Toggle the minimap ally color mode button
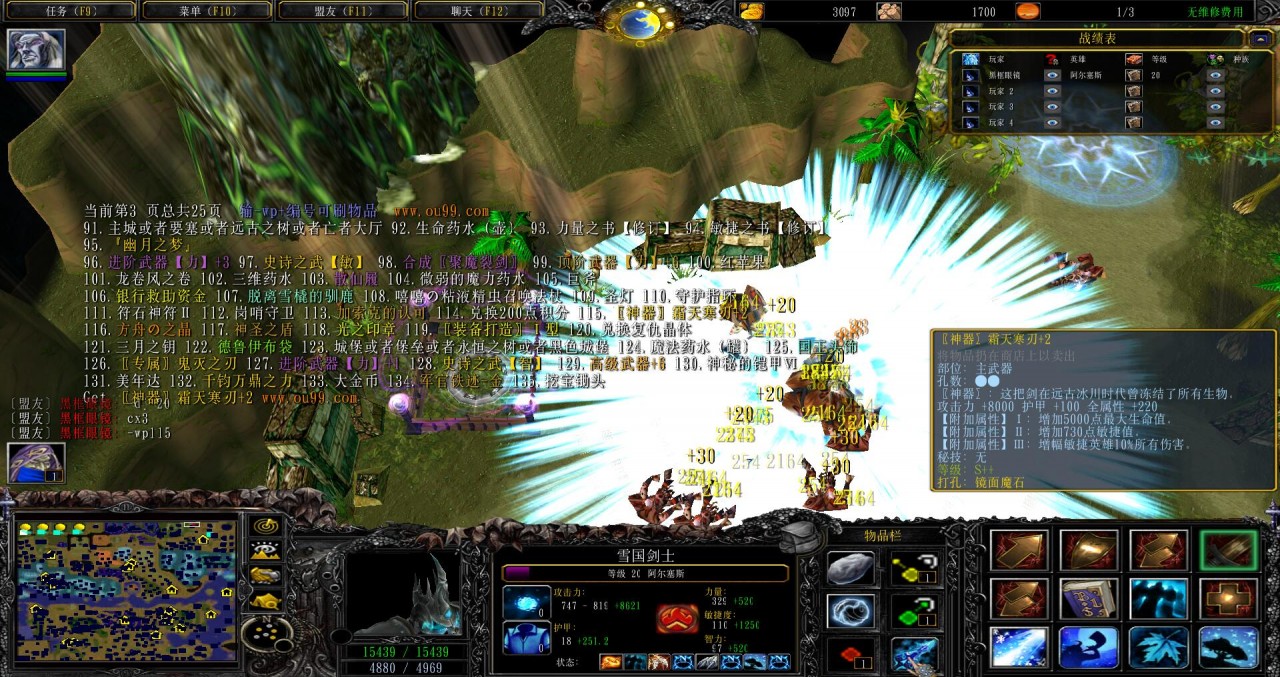Screen dimensions: 1280x677 pos(265,575)
